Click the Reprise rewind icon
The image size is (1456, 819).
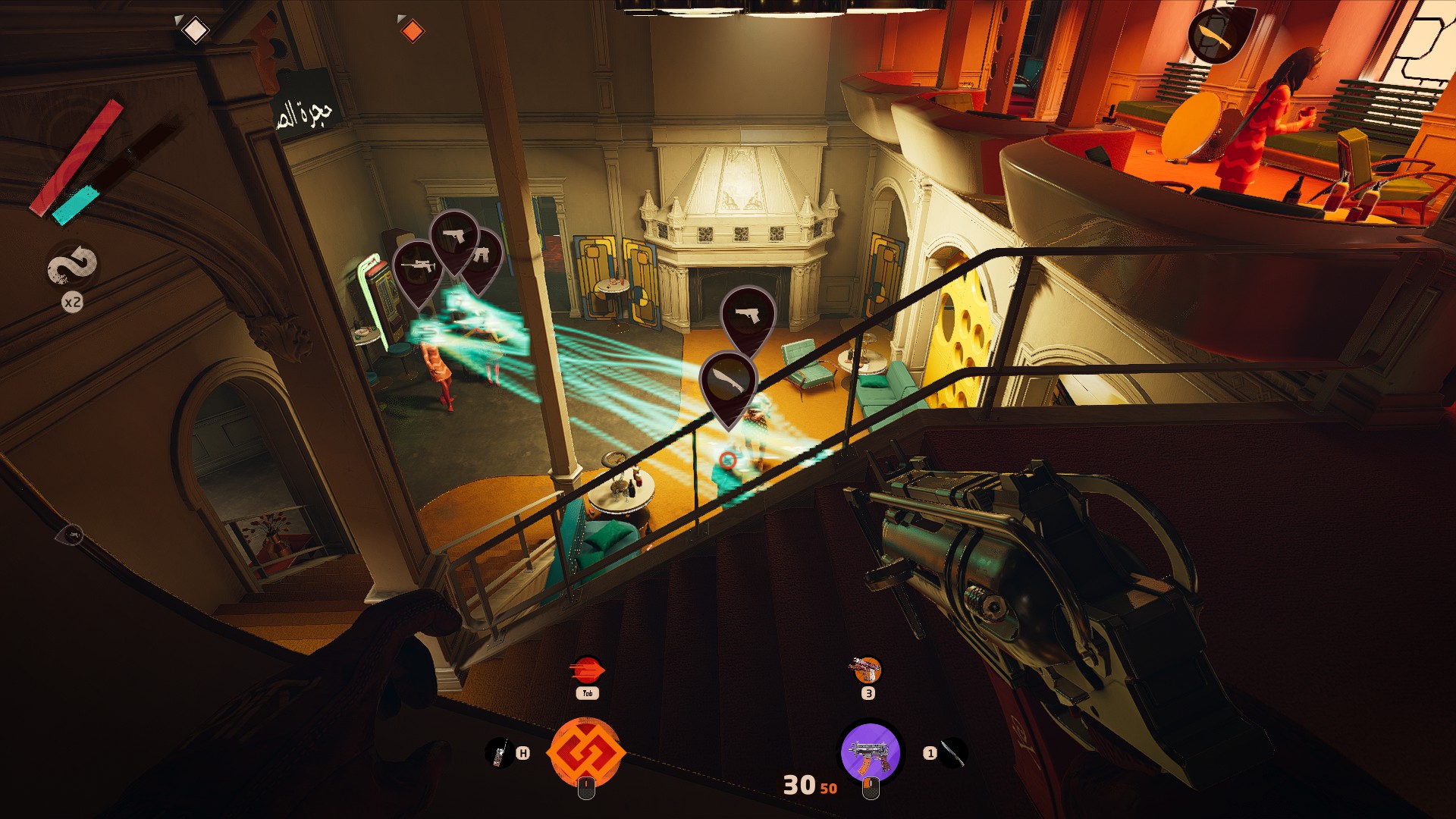[x=73, y=267]
